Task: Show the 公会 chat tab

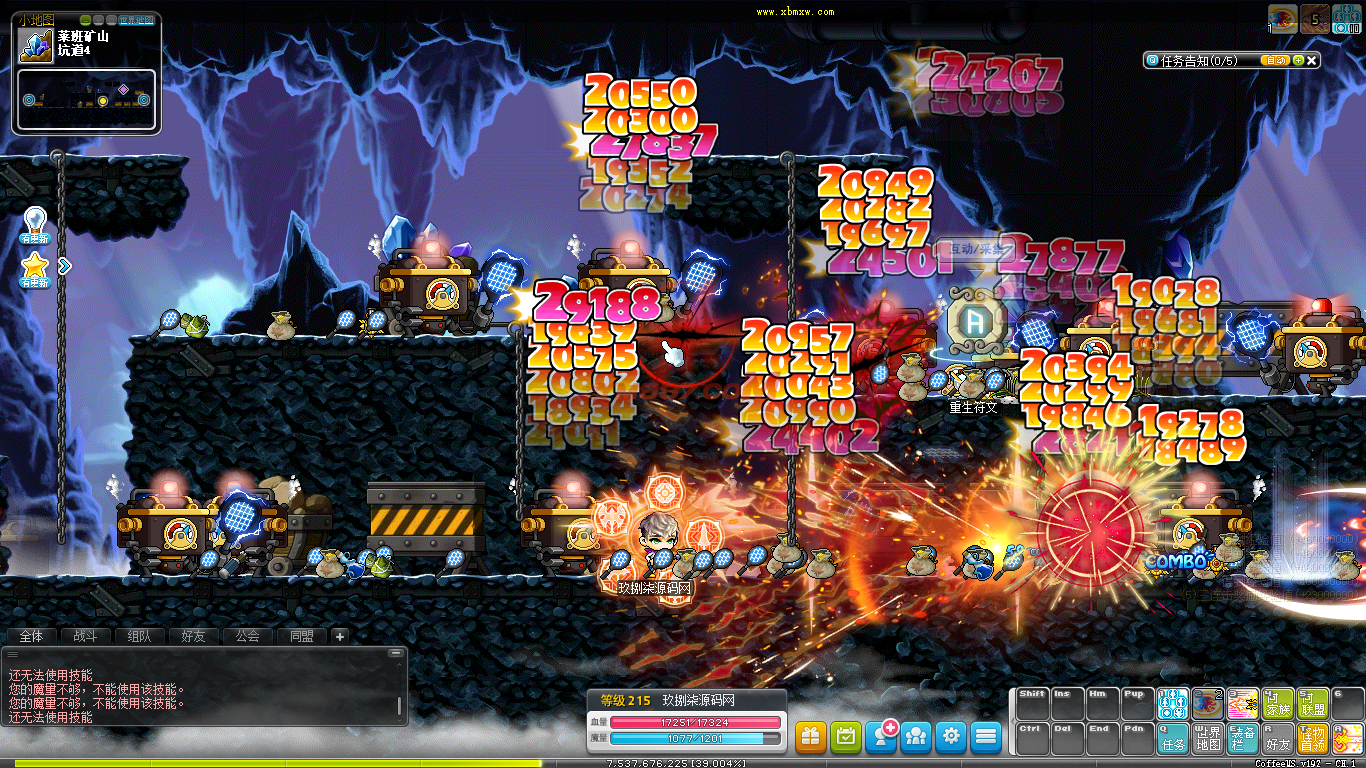Action: point(247,636)
